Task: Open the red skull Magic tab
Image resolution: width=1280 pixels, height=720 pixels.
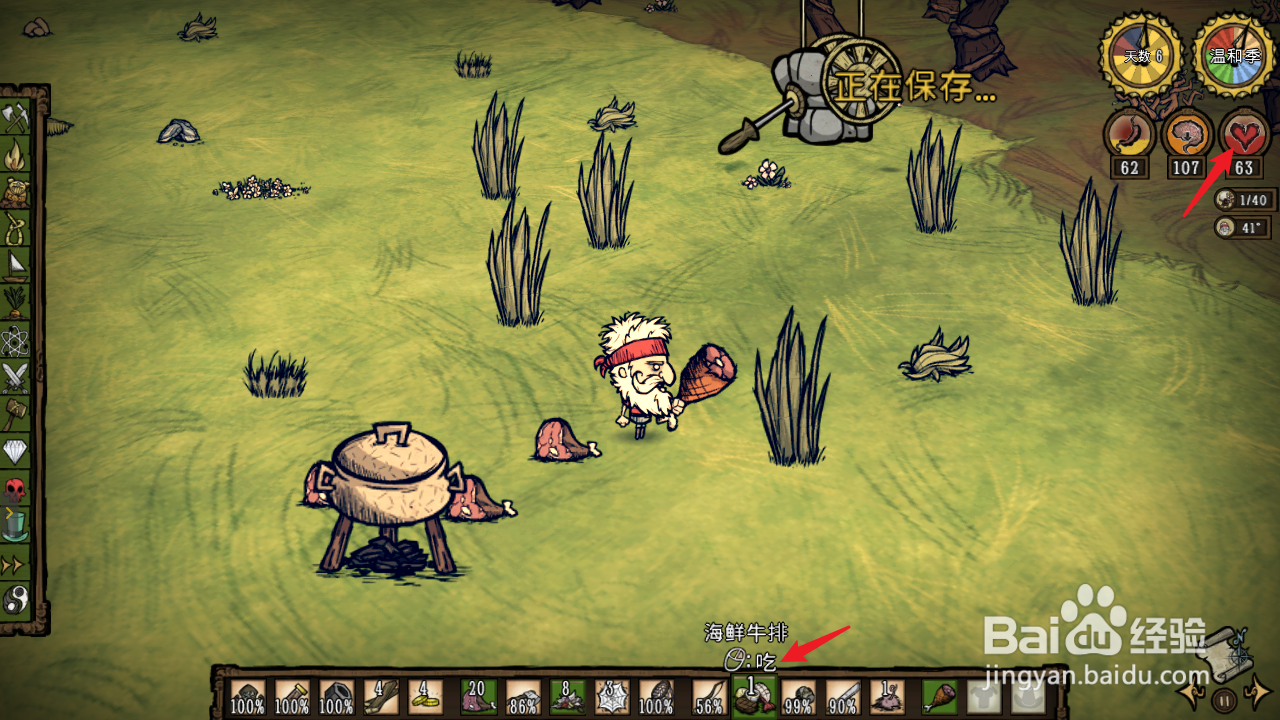Action: (x=16, y=489)
